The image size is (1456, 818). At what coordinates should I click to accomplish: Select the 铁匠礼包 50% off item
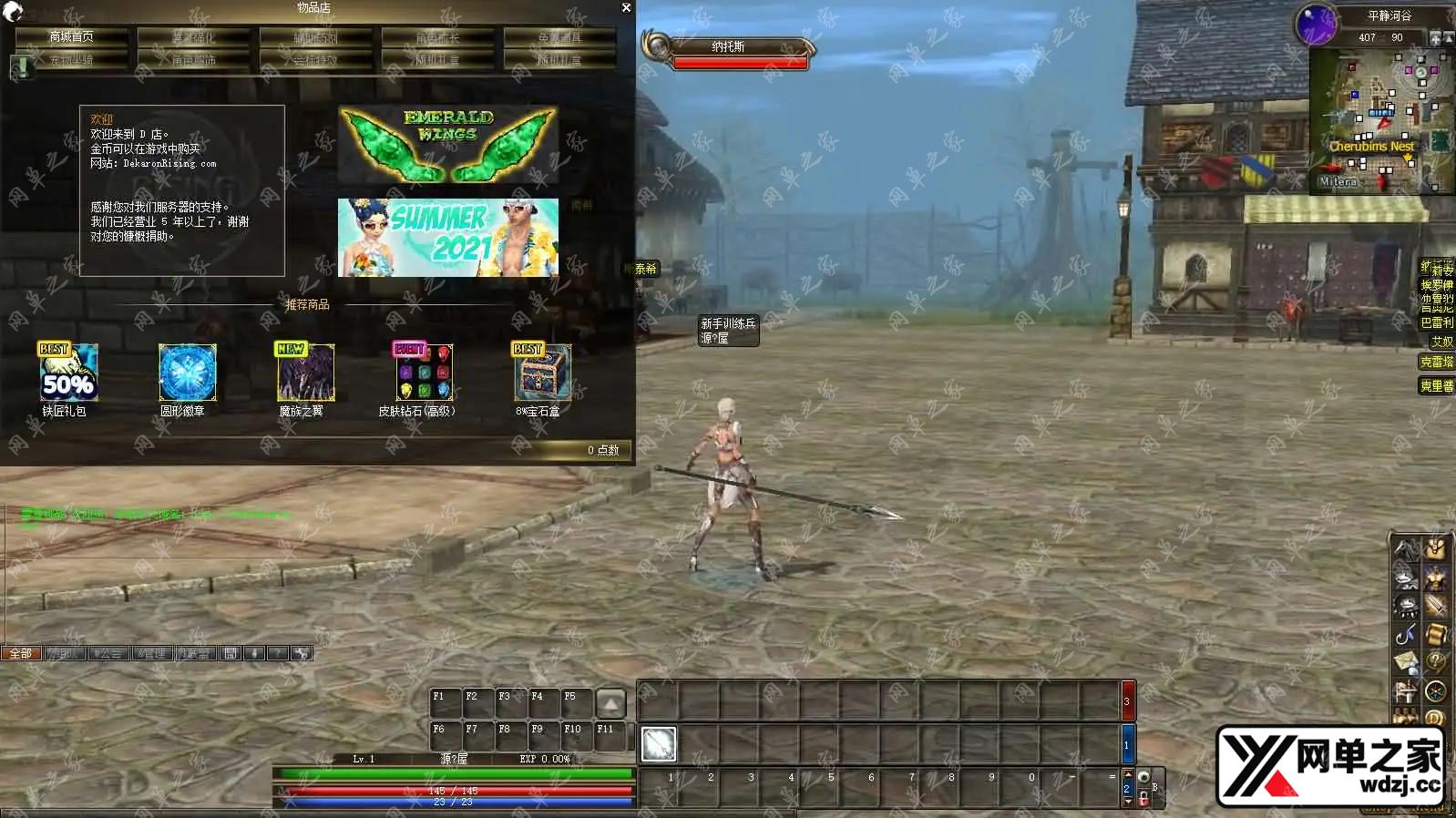click(x=67, y=373)
